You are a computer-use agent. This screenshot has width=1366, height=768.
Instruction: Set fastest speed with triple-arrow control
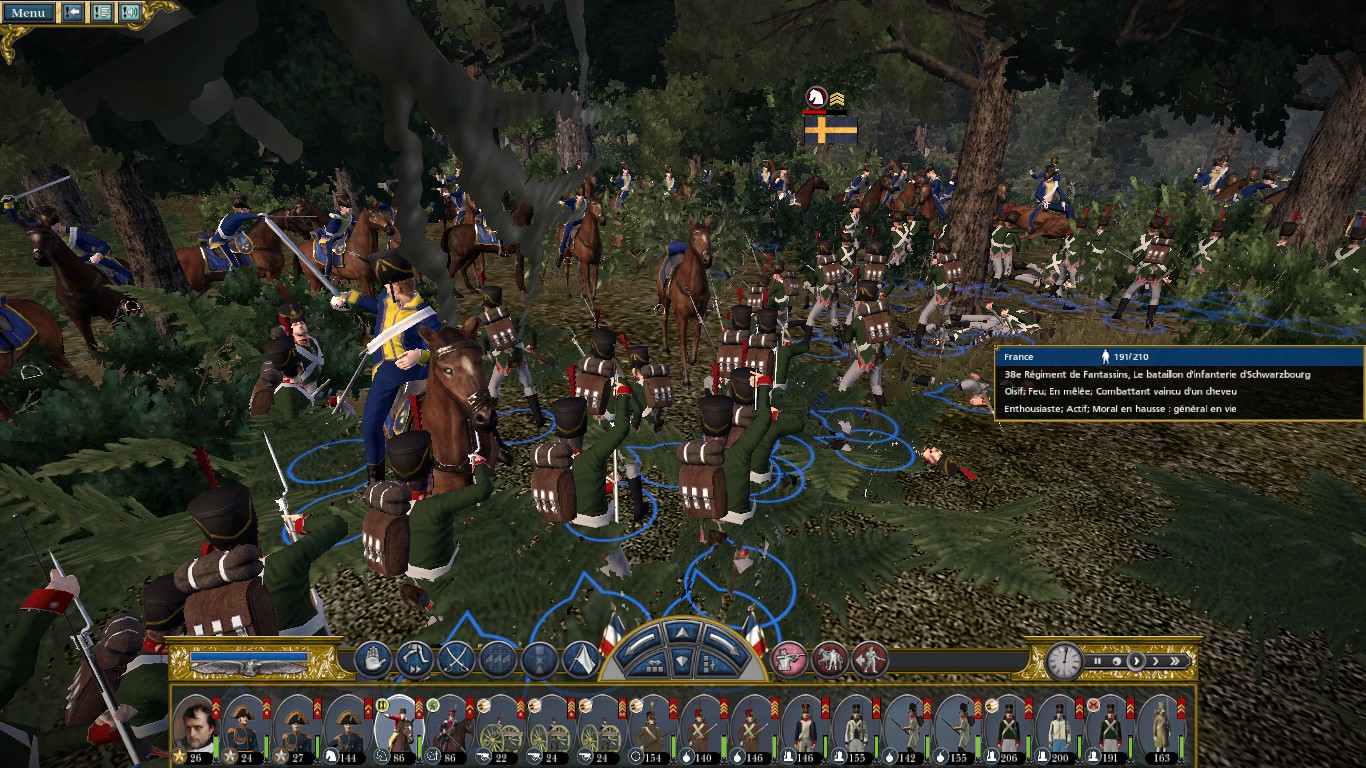point(1176,661)
